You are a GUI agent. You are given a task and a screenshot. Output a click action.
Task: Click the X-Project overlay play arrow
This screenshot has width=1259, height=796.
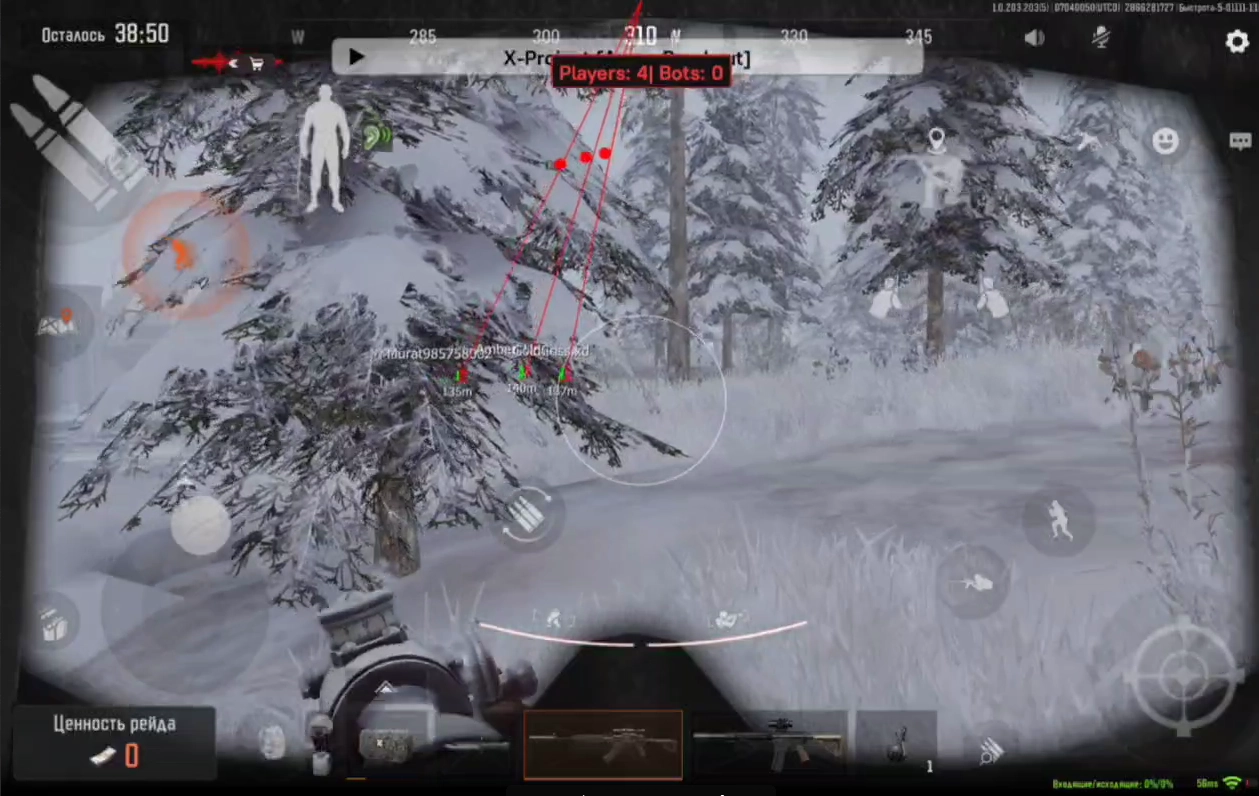(356, 58)
